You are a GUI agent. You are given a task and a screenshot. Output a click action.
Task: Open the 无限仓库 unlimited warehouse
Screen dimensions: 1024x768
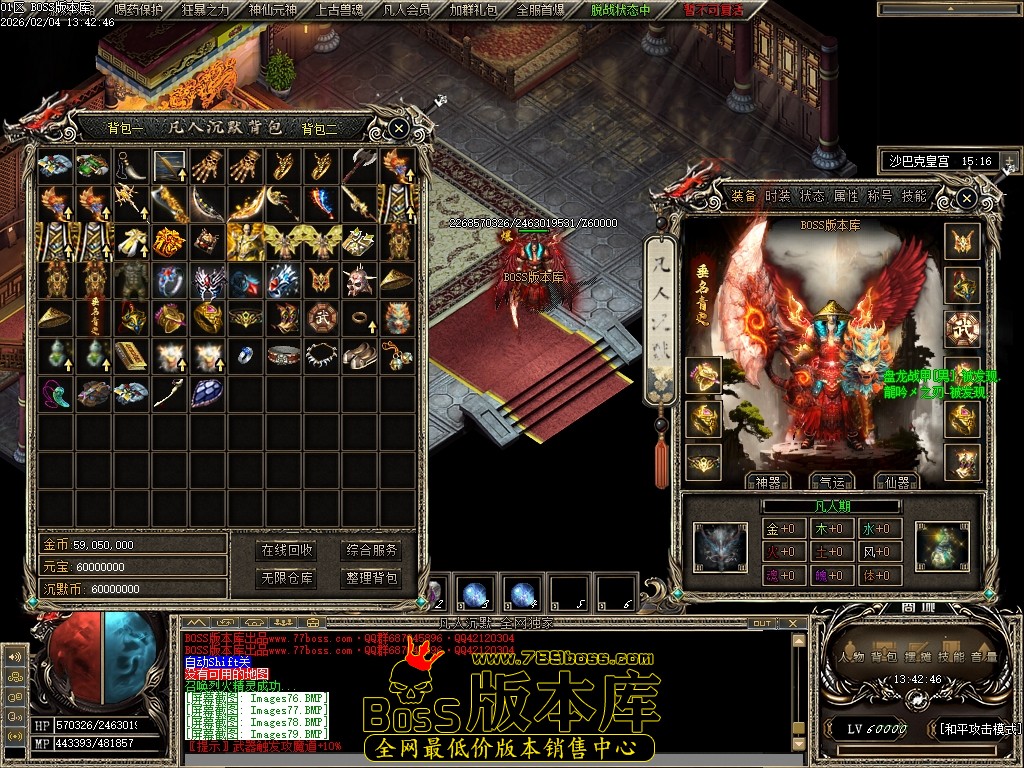287,578
